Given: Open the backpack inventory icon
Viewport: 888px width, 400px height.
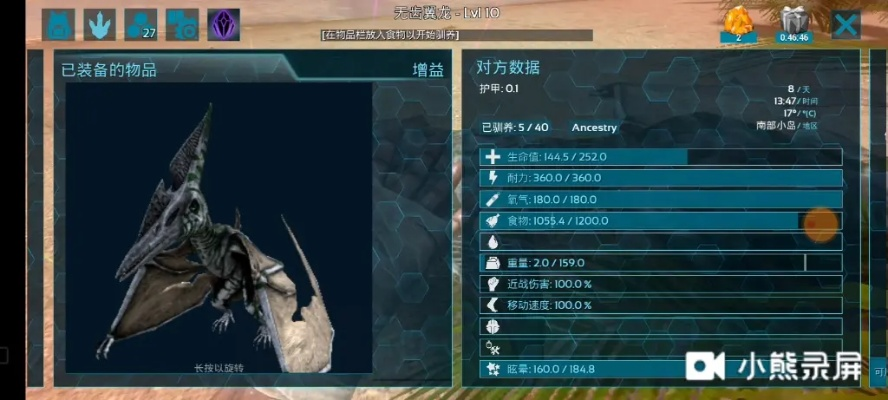Looking at the screenshot, I should [62, 25].
